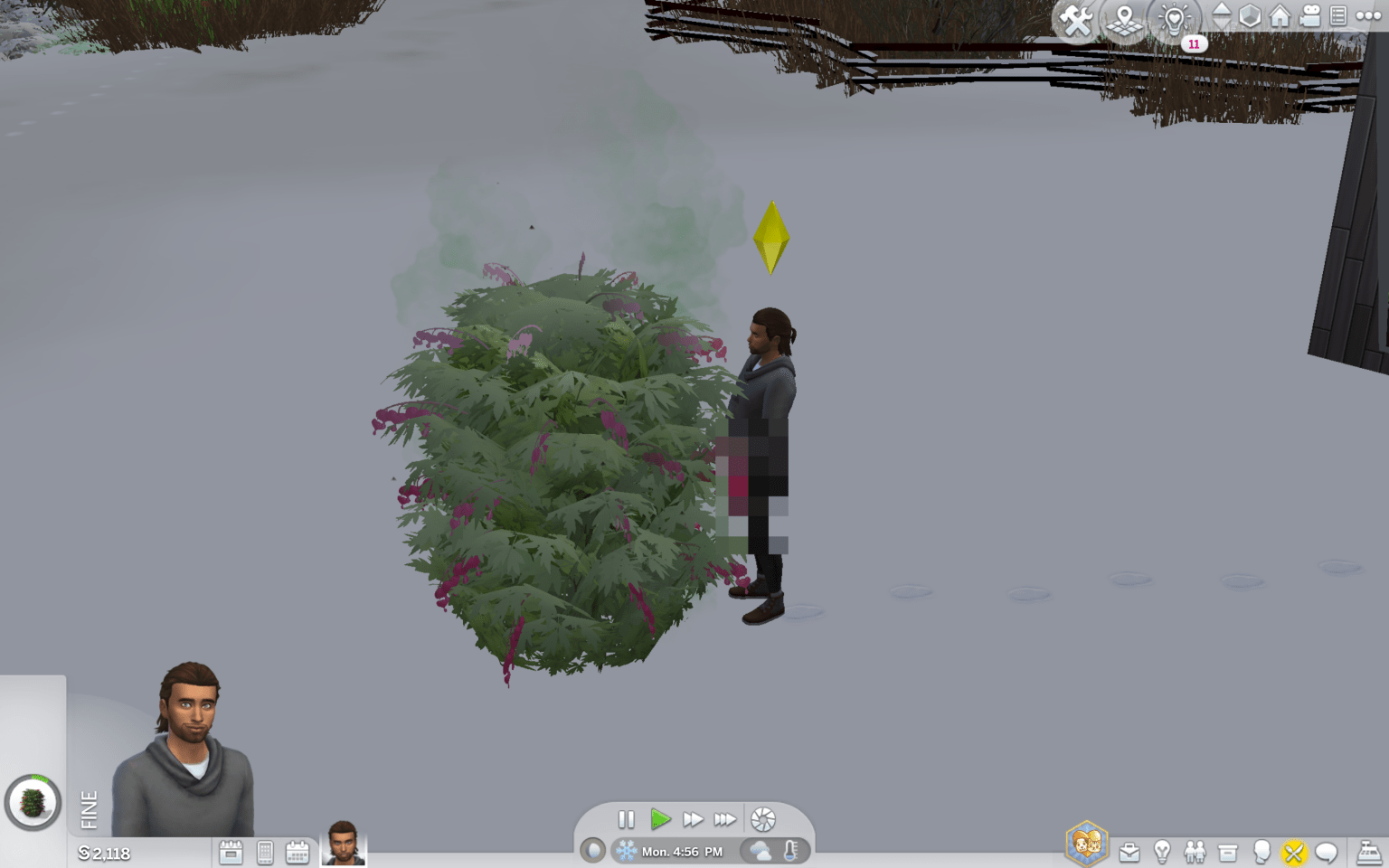
Task: Open the Career panel briefcase icon
Action: pyautogui.click(x=1128, y=852)
